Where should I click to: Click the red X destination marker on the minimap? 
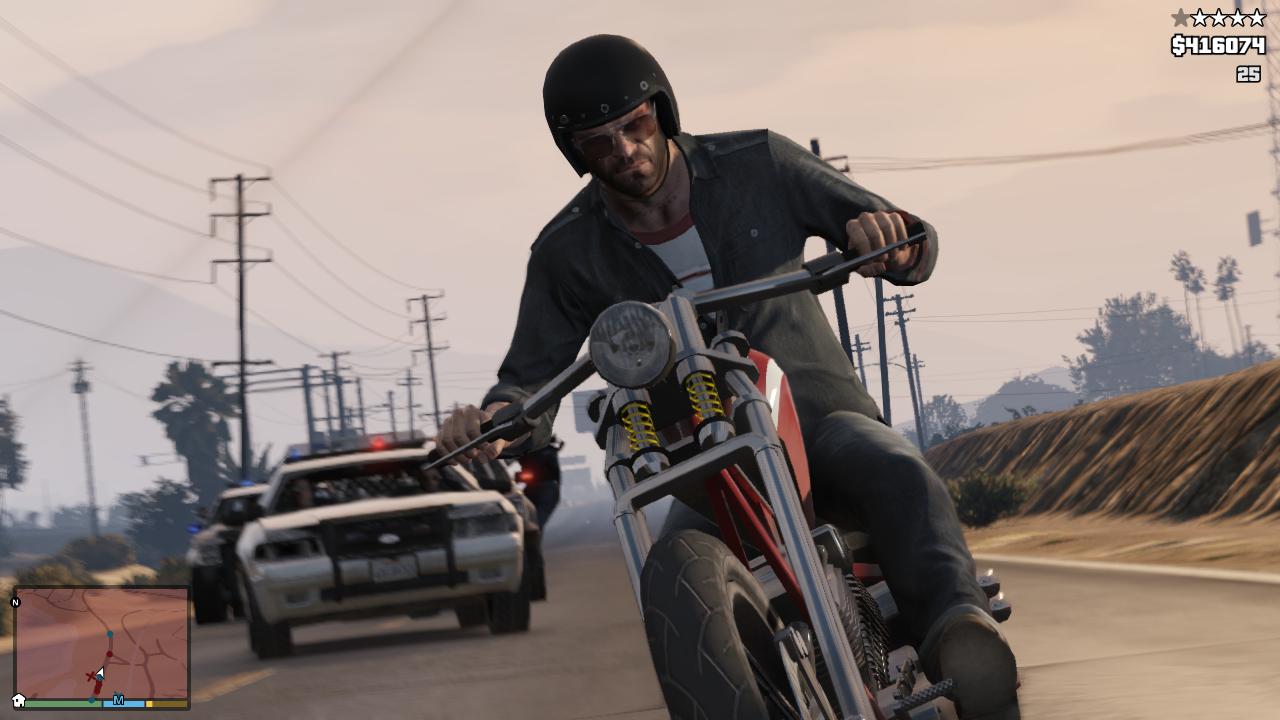pyautogui.click(x=91, y=676)
